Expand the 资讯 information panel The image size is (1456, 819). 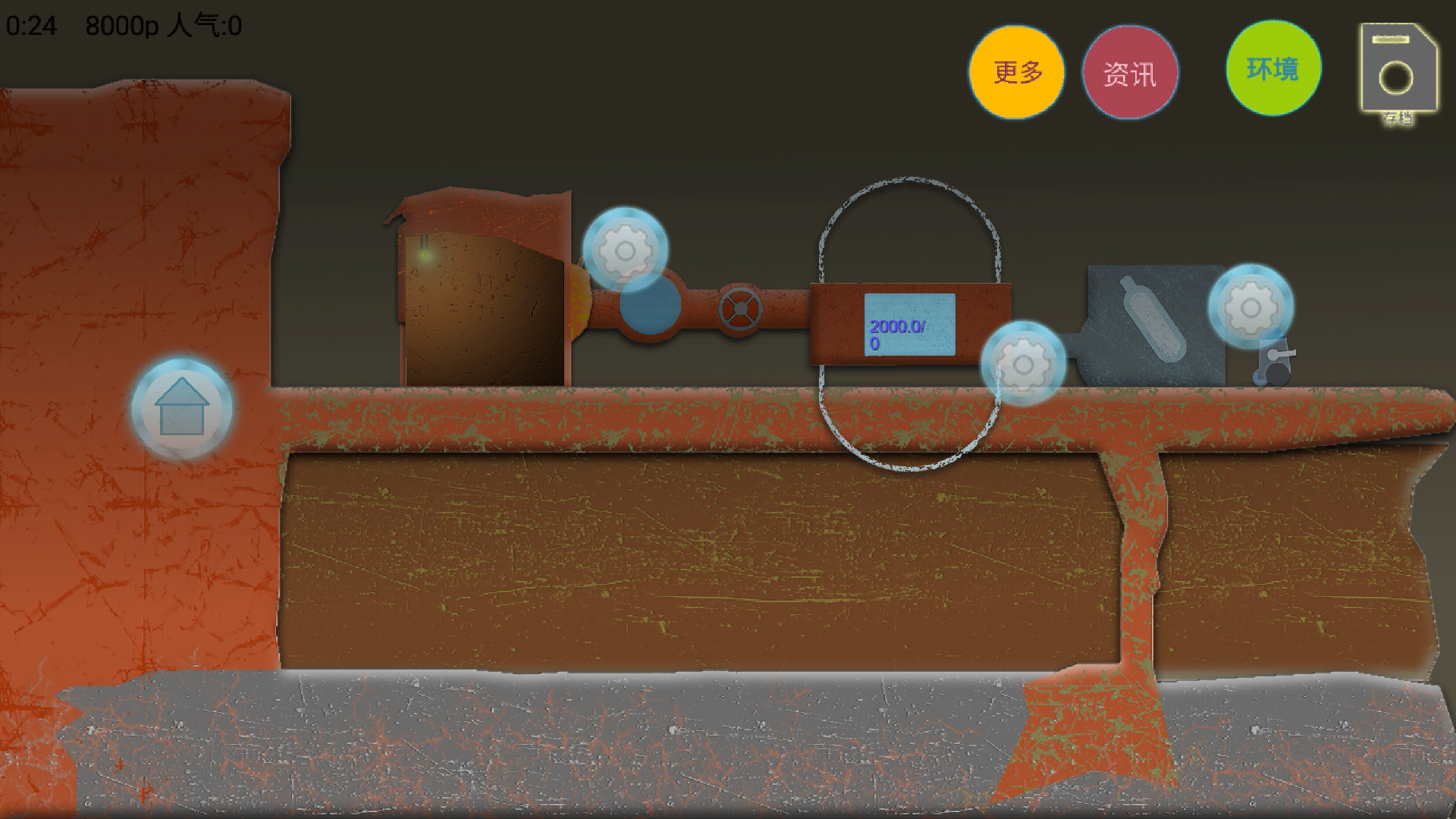[1131, 72]
